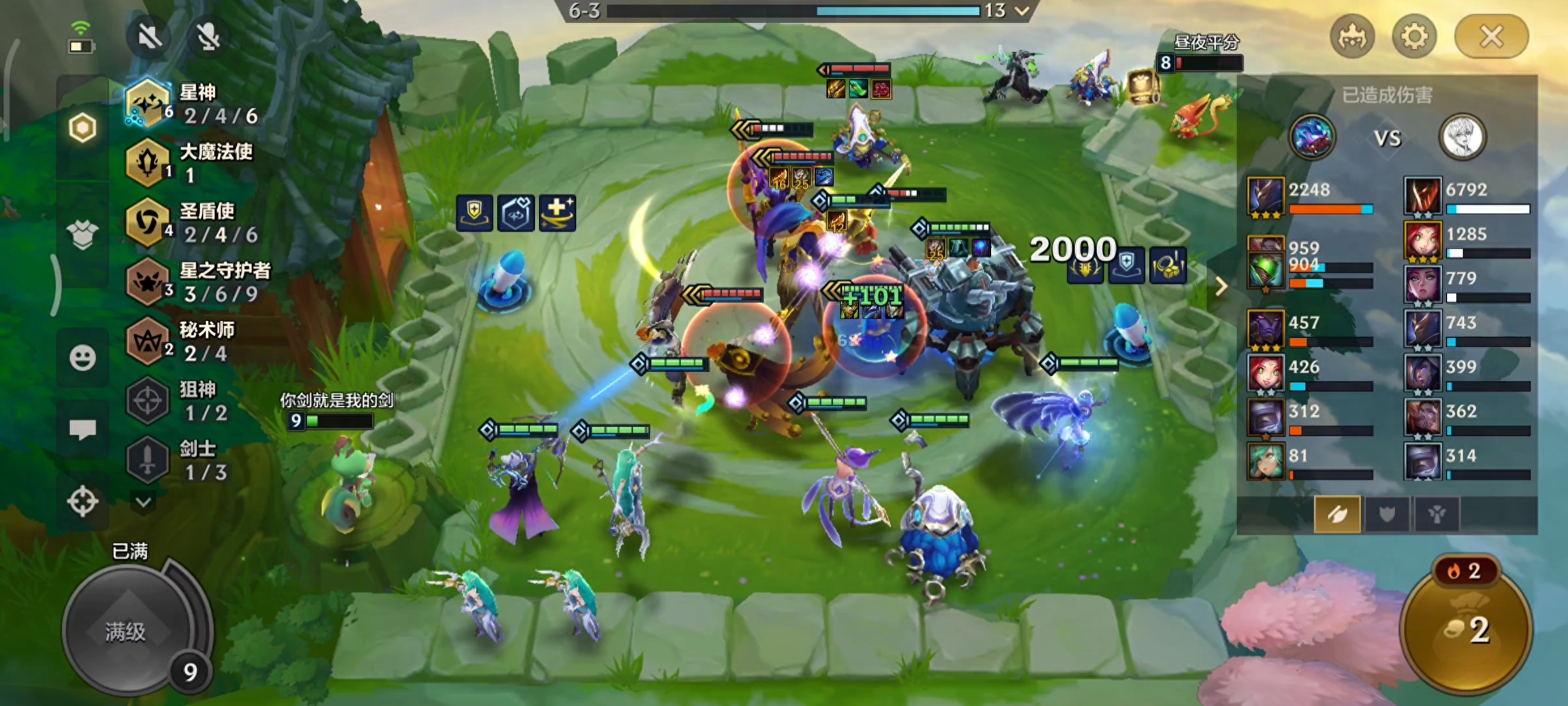Close the match with the X button
This screenshot has width=1568, height=706.
pos(1491,37)
